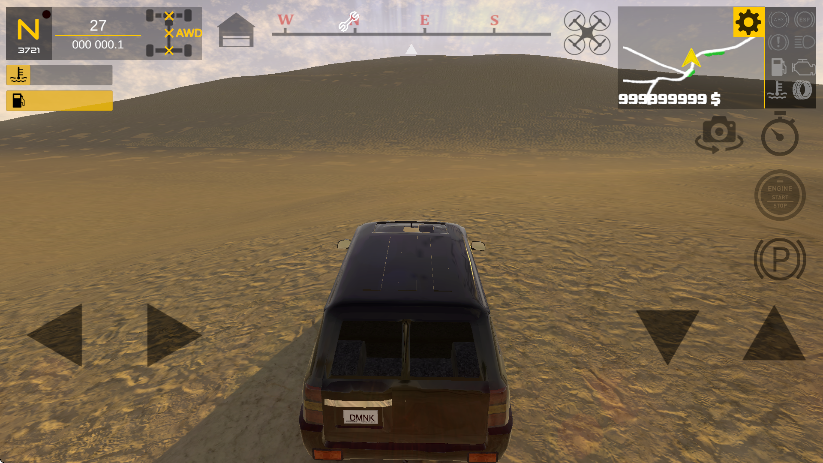Steer right with the right arrow
The width and height of the screenshot is (823, 463).
pos(172,334)
